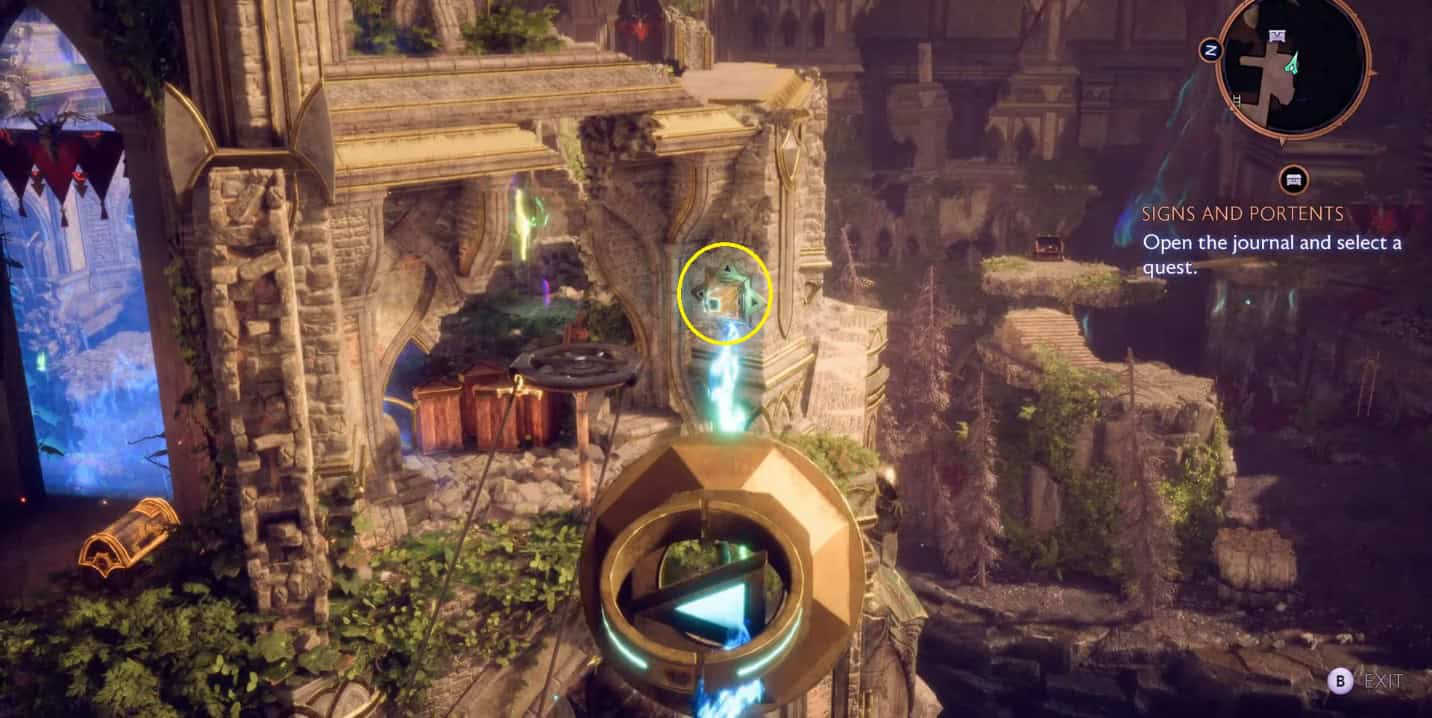The image size is (1432, 718).
Task: Click the ladder marker on the minimap
Action: point(1239,99)
